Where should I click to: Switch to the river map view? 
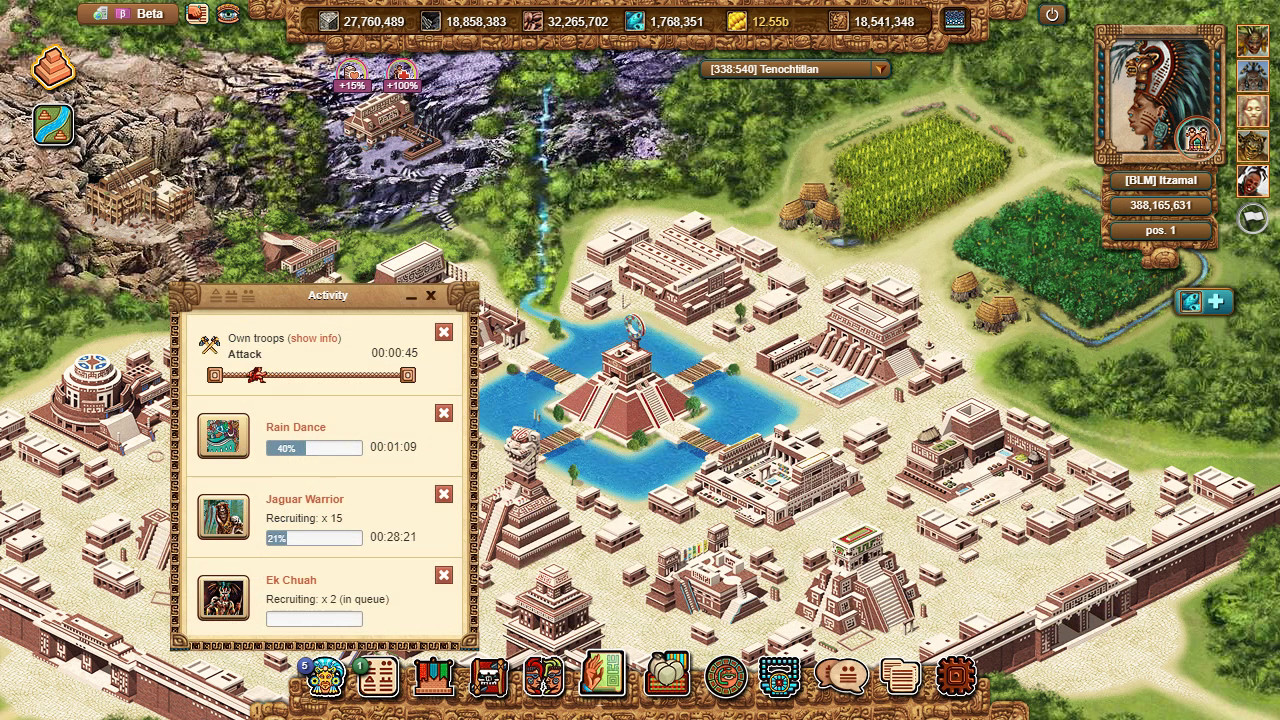53,125
